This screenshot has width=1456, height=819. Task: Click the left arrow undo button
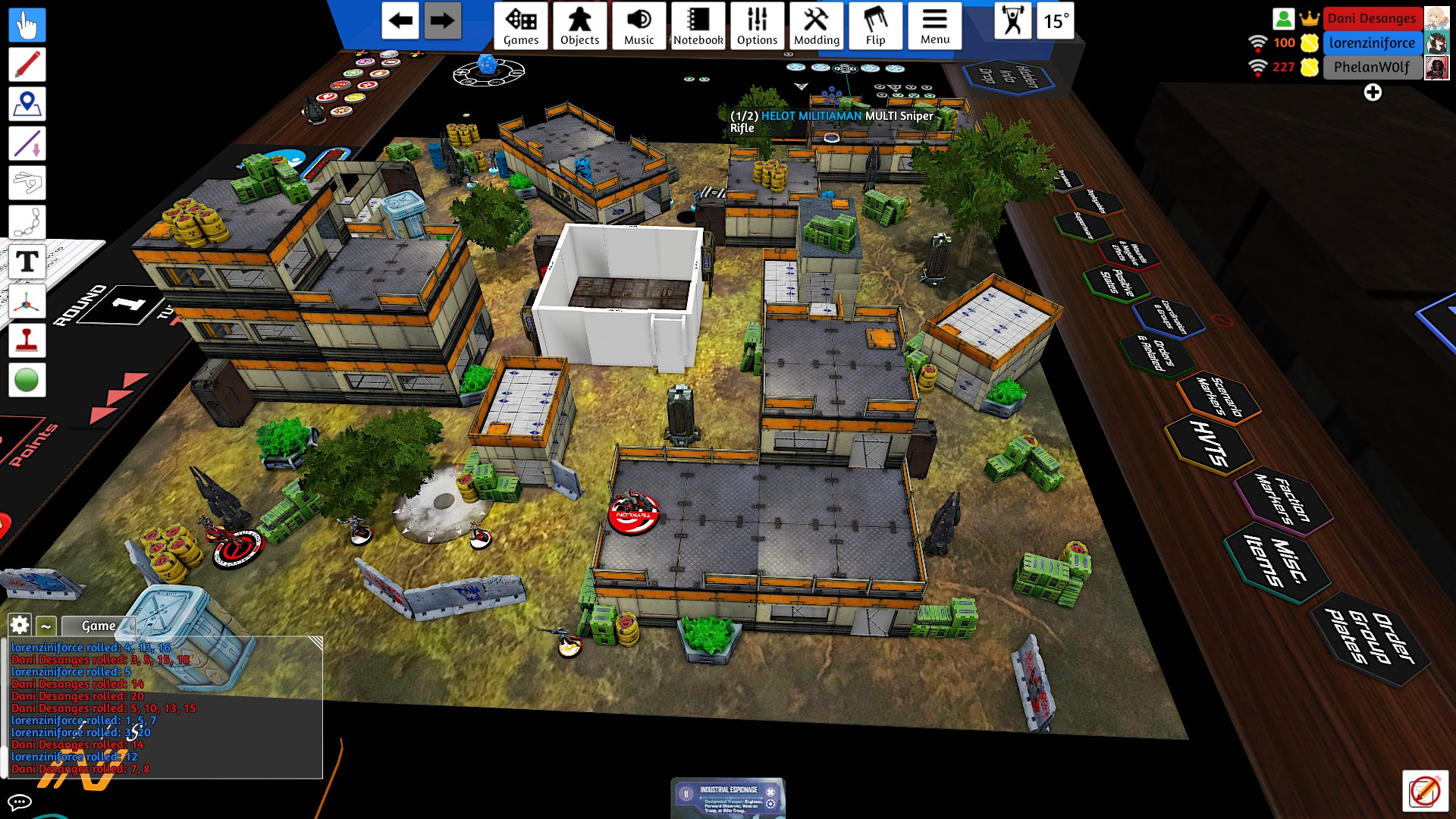tap(400, 21)
